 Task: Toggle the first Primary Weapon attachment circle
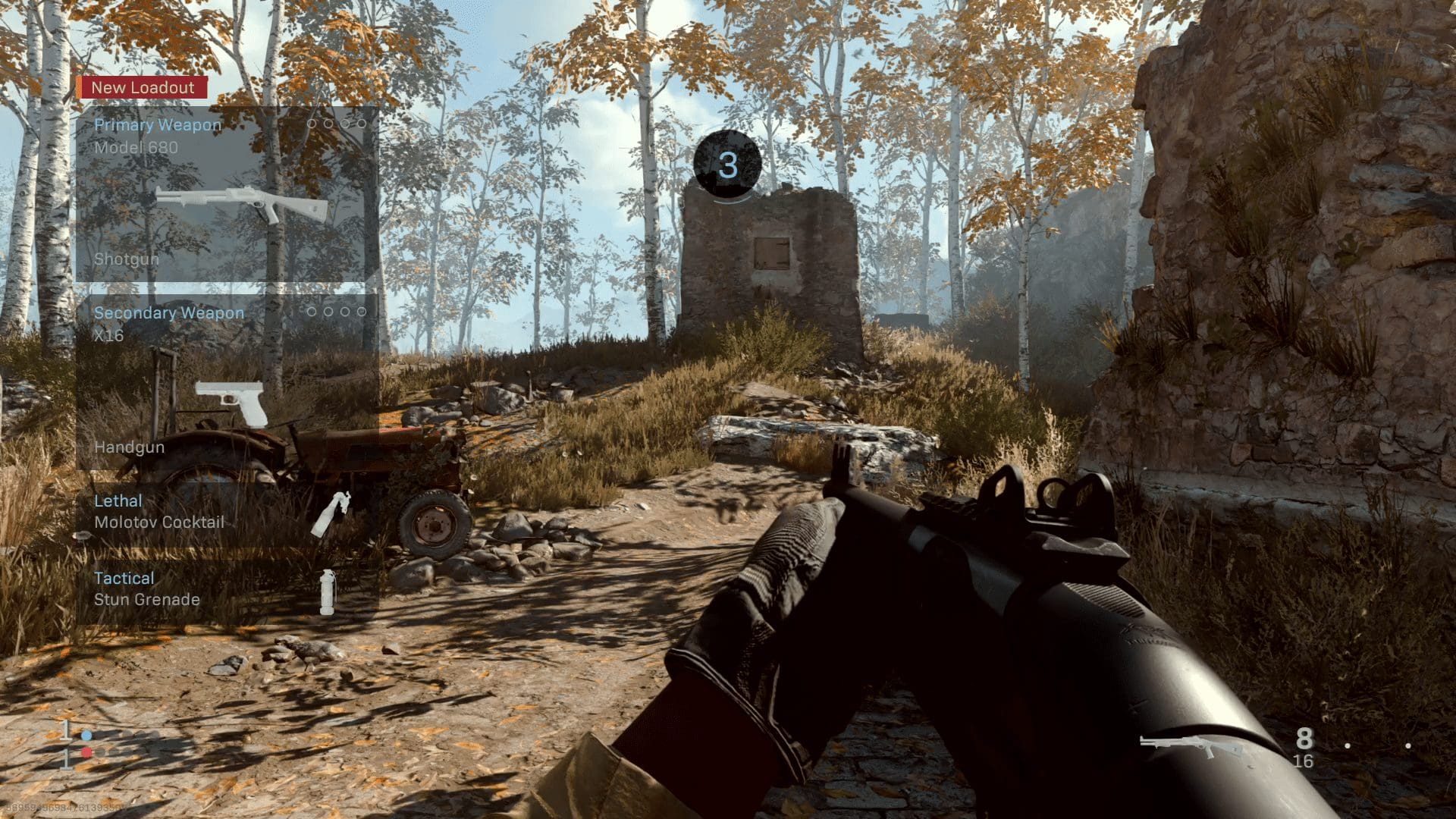(x=312, y=124)
